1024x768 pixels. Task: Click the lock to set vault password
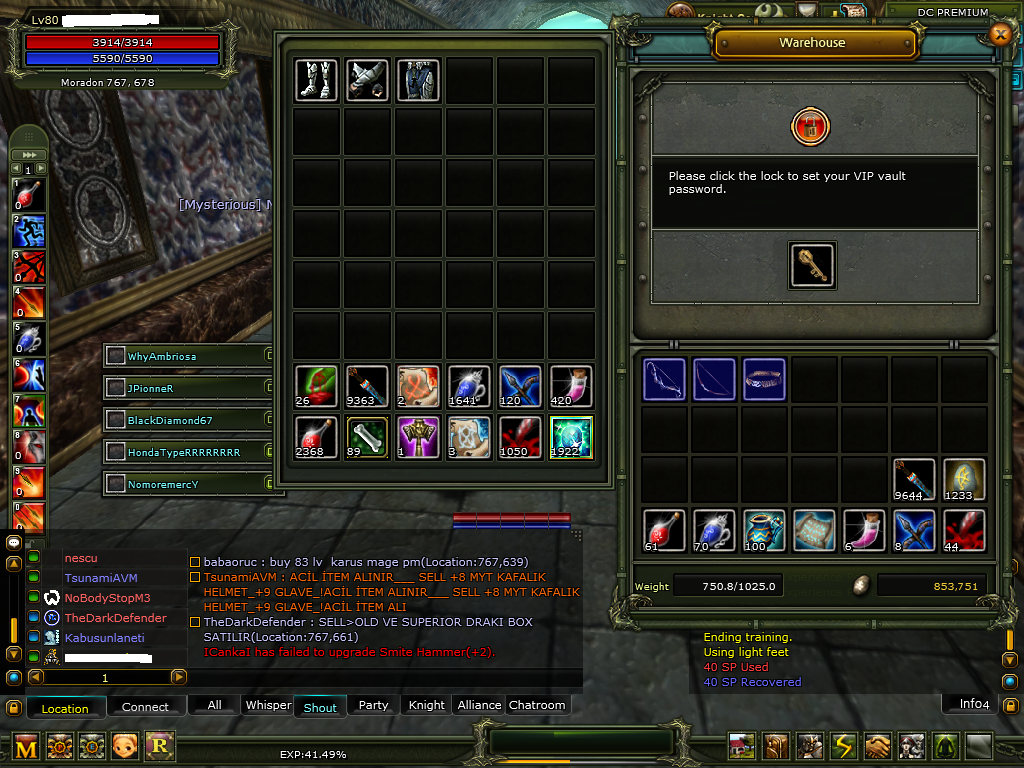(810, 127)
